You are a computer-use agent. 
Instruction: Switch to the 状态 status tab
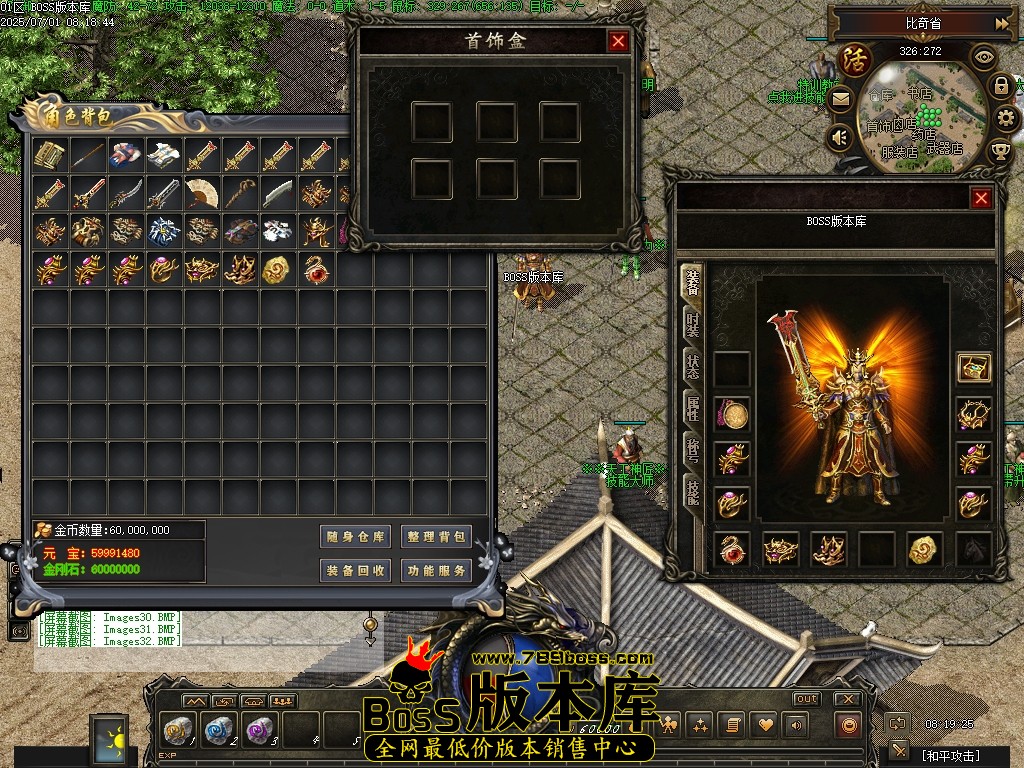click(x=692, y=366)
